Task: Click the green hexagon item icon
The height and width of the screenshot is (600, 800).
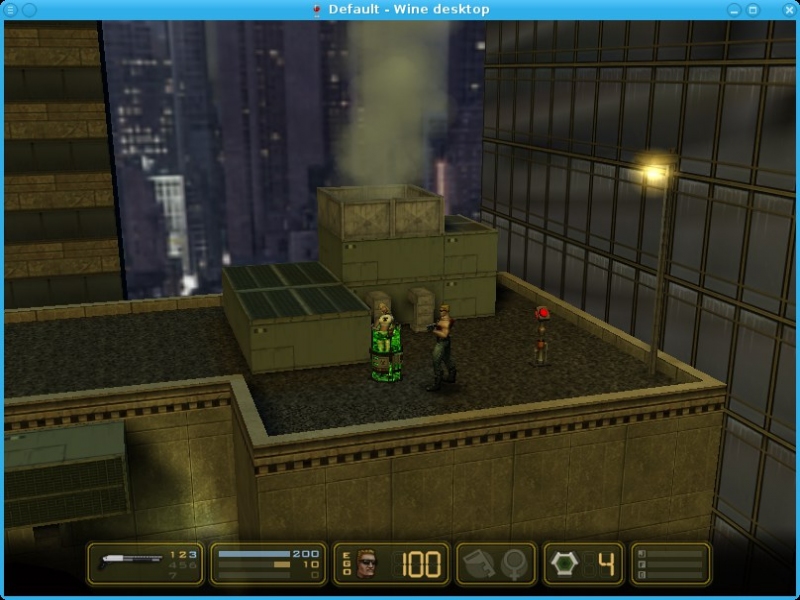Action: tap(565, 564)
